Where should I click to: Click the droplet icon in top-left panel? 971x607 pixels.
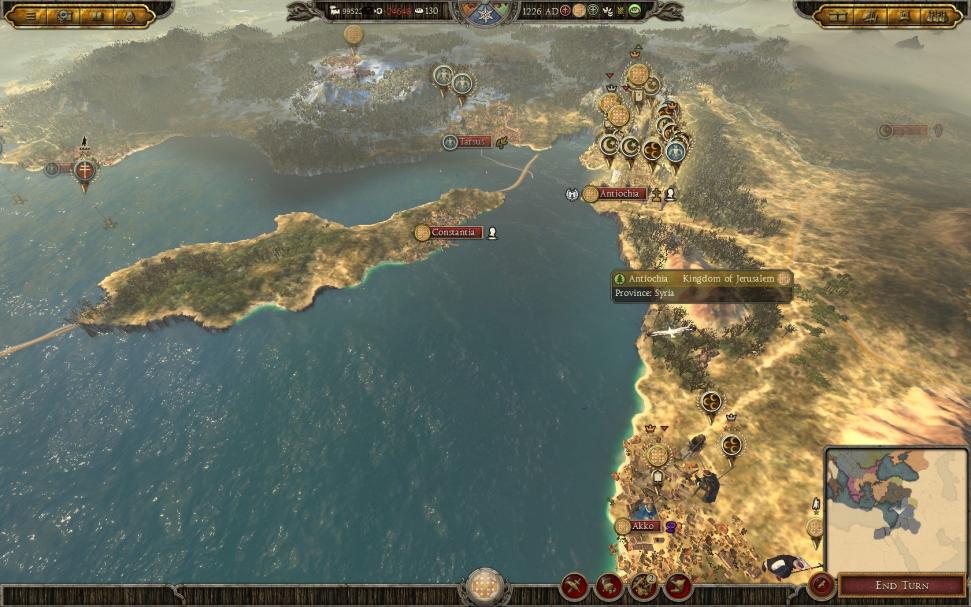(x=131, y=16)
